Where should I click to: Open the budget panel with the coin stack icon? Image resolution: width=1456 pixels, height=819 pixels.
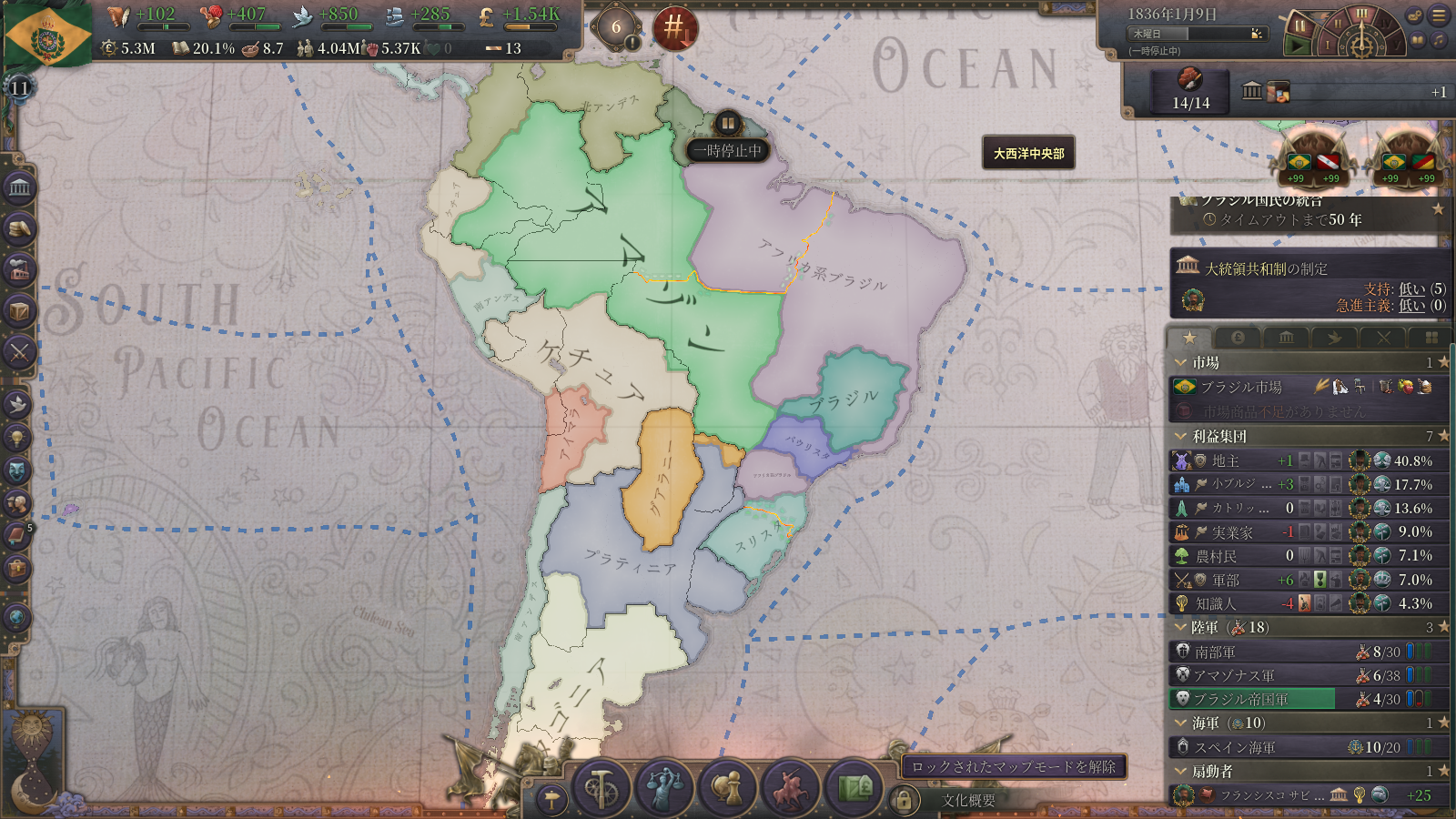tap(19, 229)
